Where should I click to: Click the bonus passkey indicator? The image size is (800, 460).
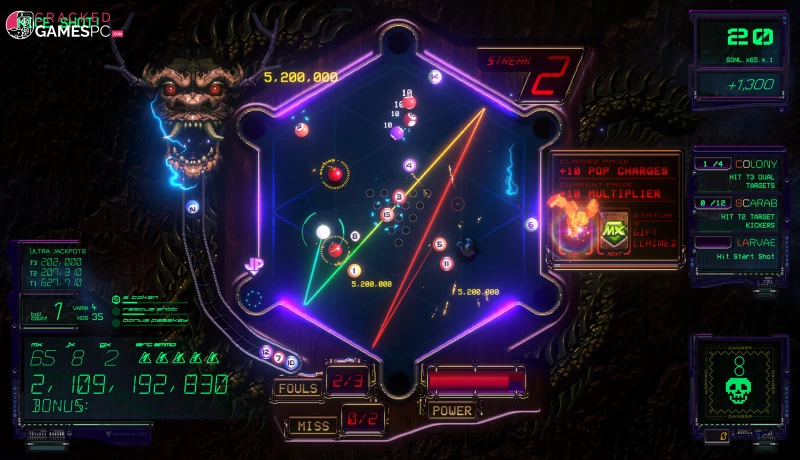pyautogui.click(x=150, y=318)
